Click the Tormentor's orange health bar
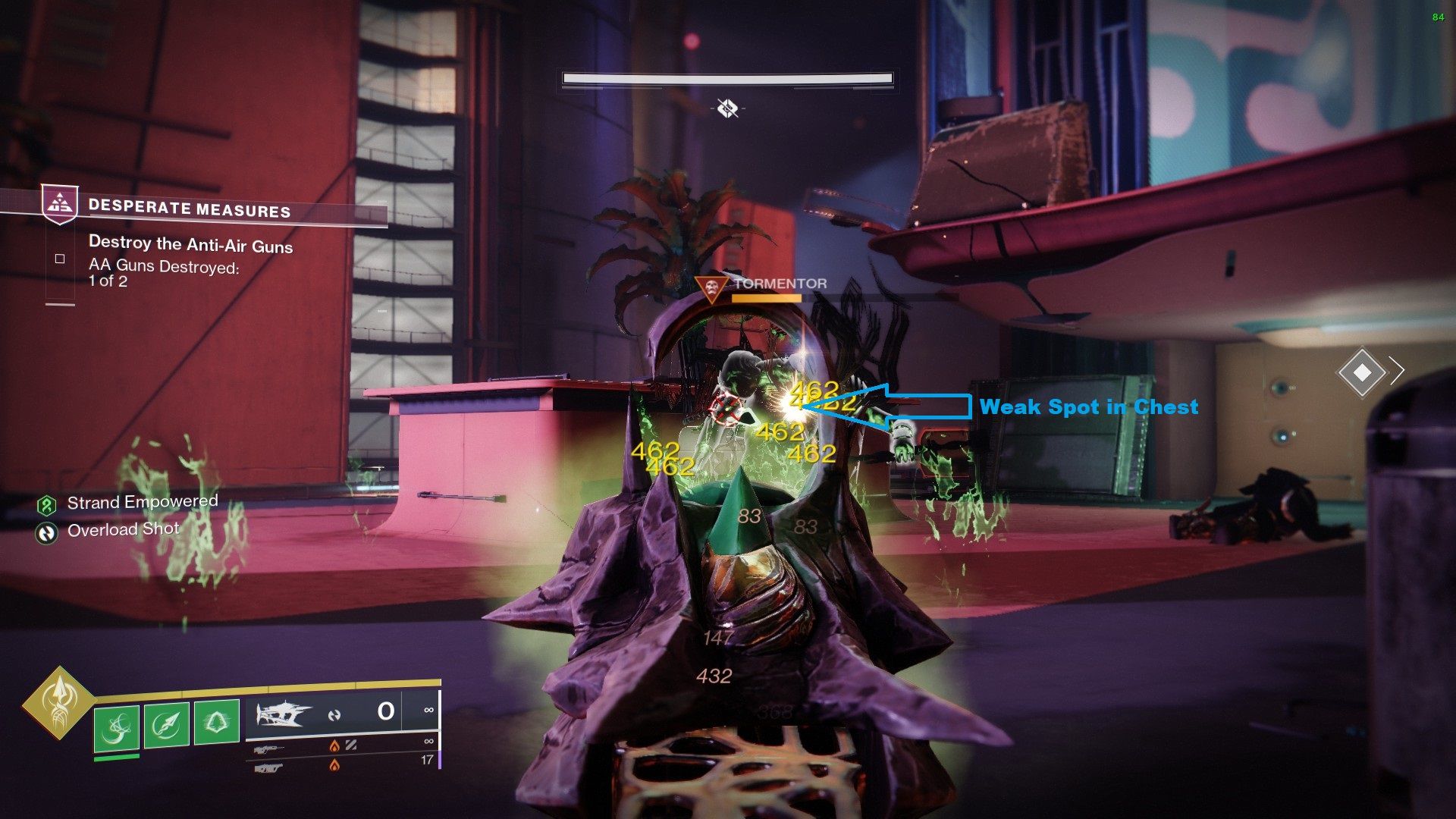 pos(766,298)
